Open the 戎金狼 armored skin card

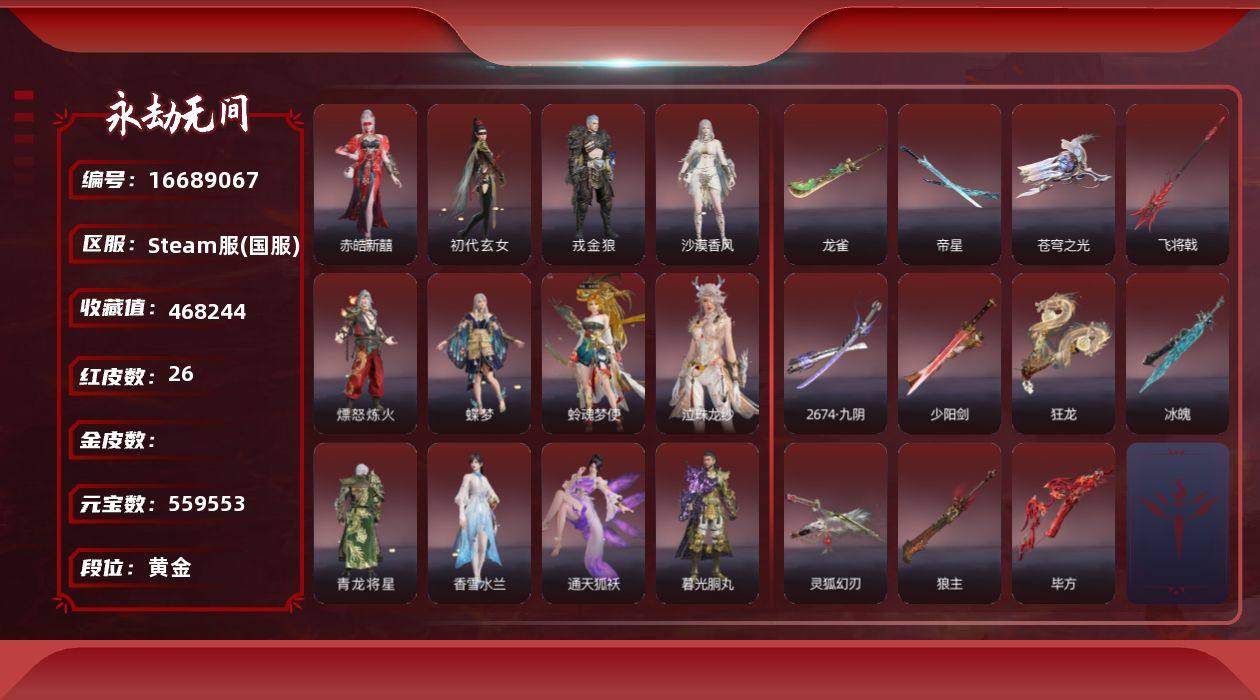[593, 184]
